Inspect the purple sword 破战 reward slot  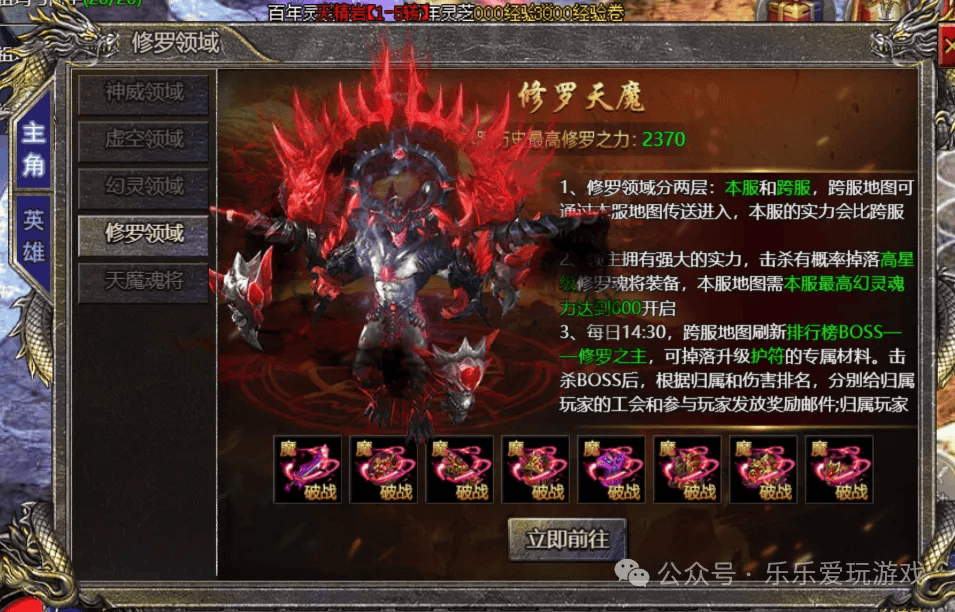[307, 468]
